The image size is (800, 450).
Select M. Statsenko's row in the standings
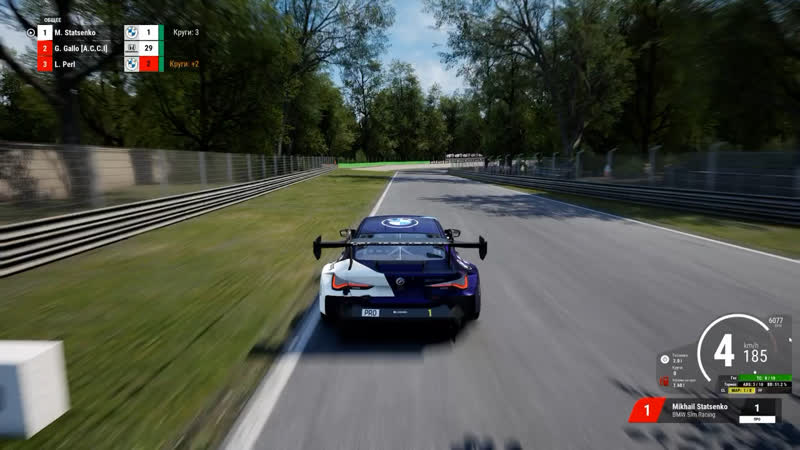pos(85,32)
